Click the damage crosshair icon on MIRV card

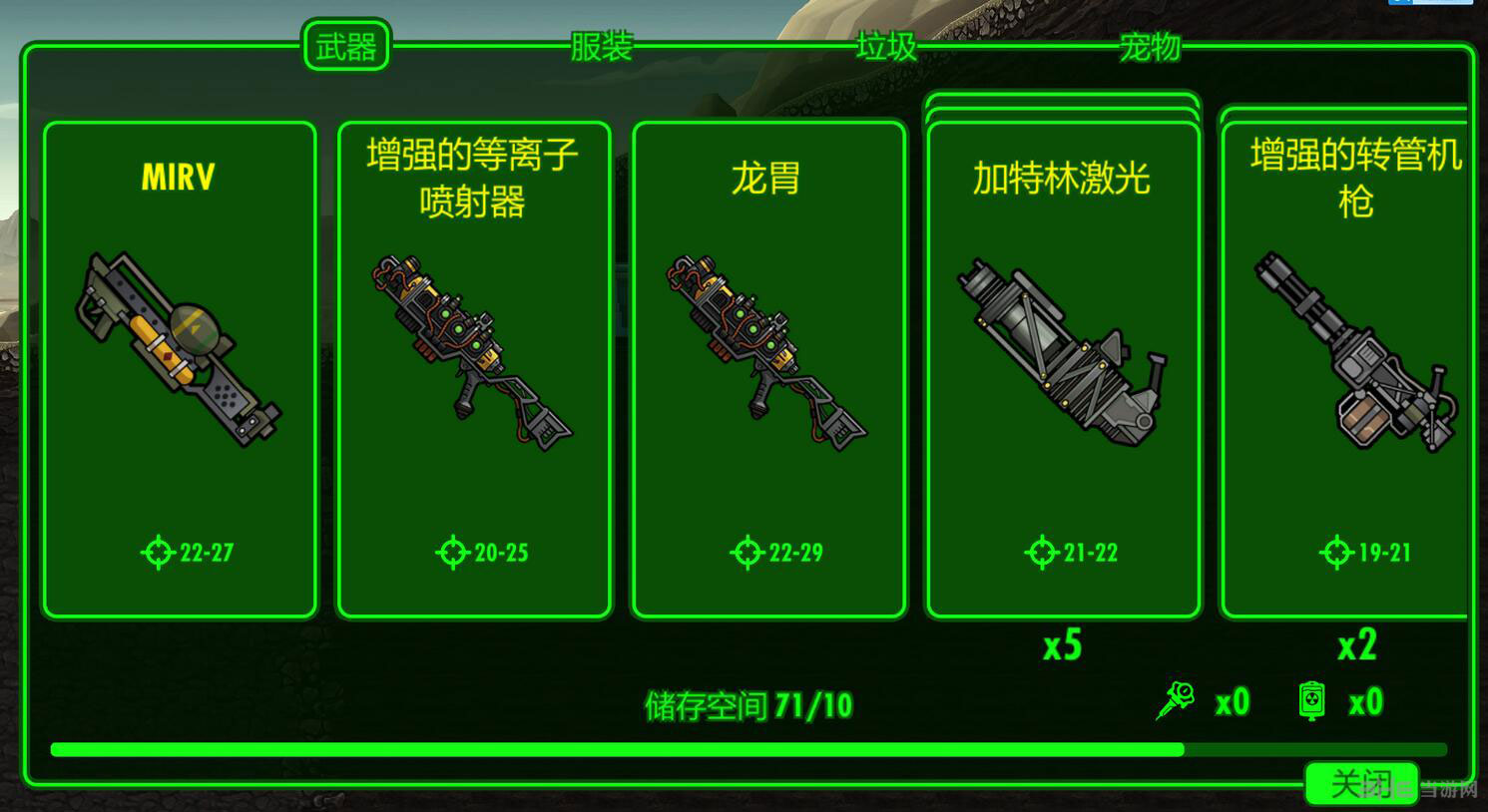[x=156, y=550]
